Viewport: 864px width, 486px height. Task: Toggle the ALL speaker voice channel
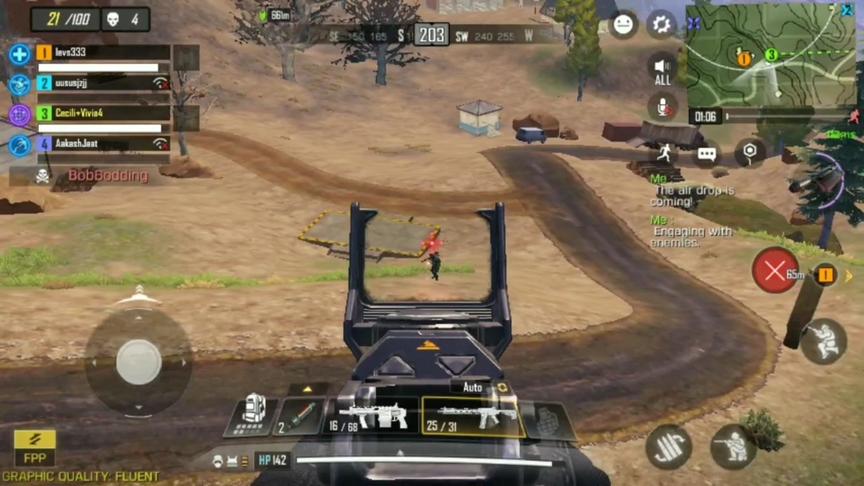coord(662,68)
